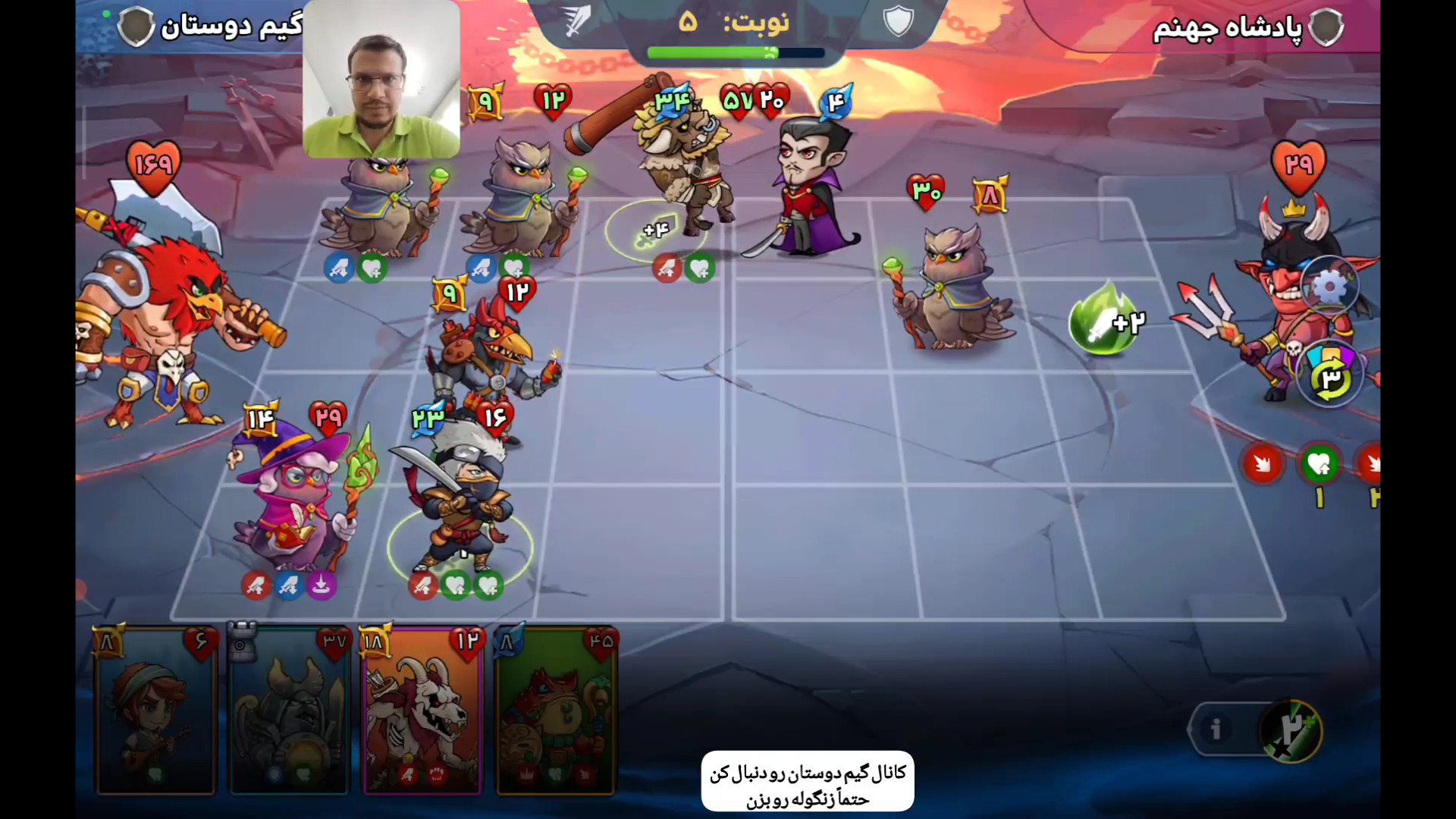Viewport: 1456px width, 819px height.
Task: Click the card redraw icon showing 3
Action: coord(1331,377)
